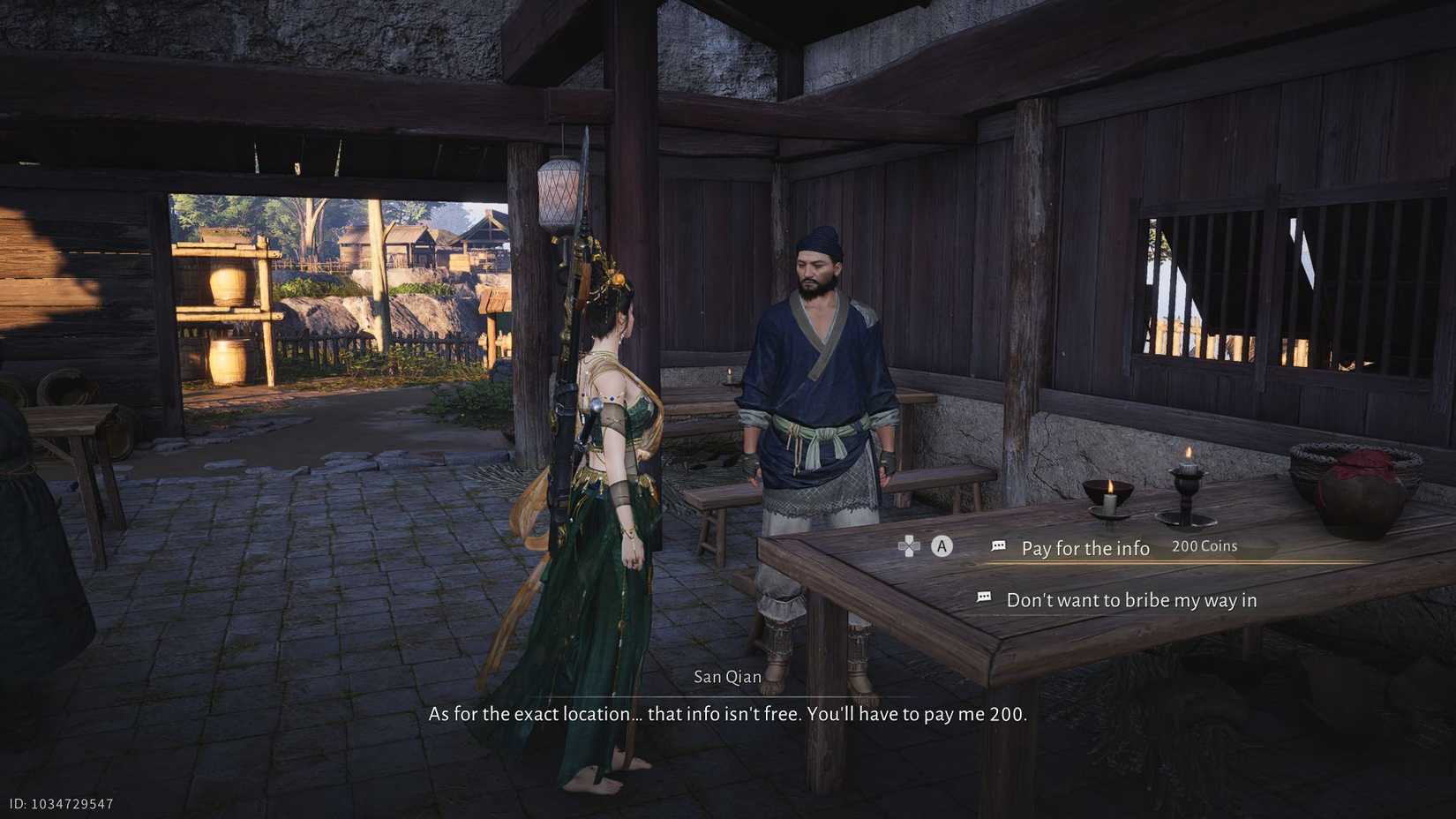
Task: Click the ID: 1034729547 text in the corner
Action: tap(58, 804)
